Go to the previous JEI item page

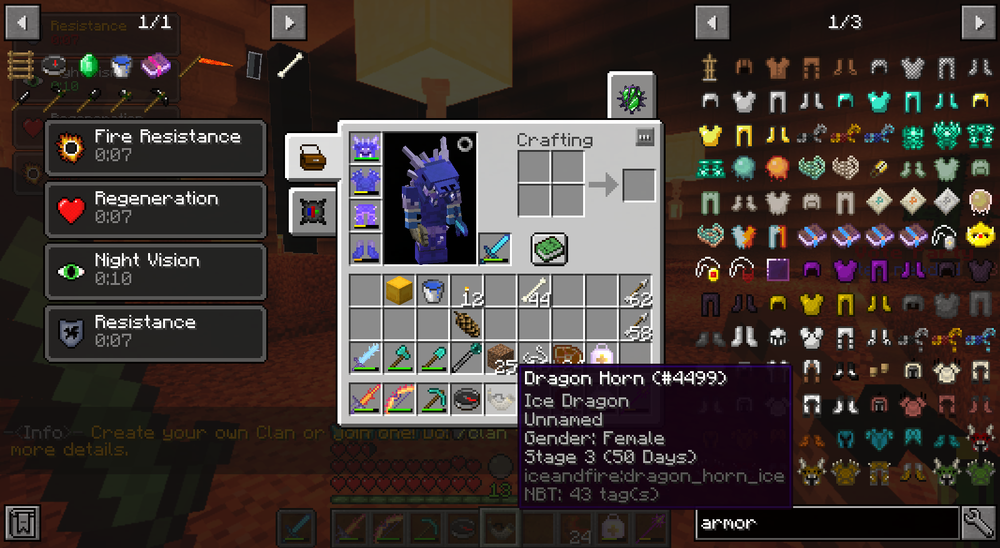[712, 21]
